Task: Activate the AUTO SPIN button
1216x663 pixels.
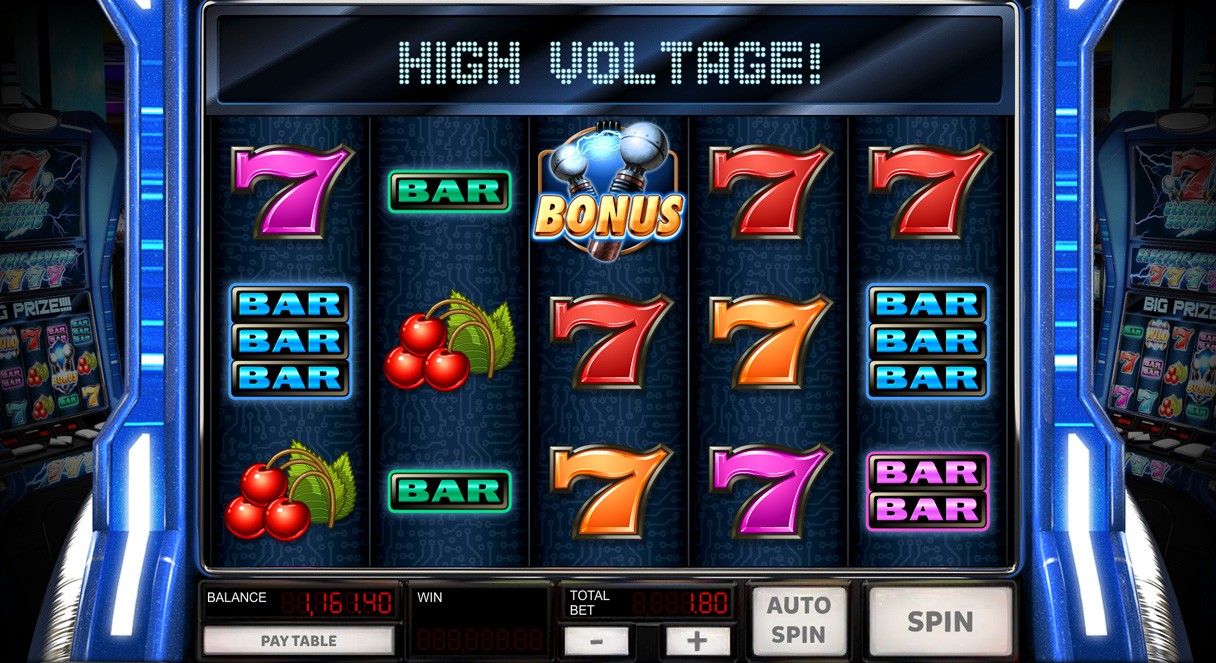Action: coord(799,620)
